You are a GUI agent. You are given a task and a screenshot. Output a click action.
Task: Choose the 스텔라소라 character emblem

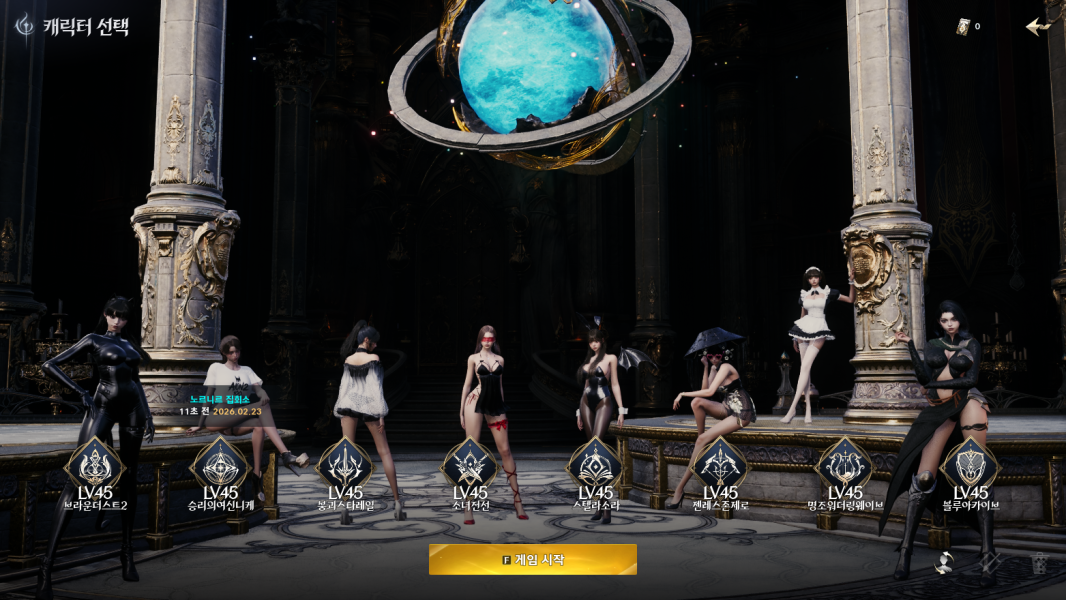tap(595, 464)
